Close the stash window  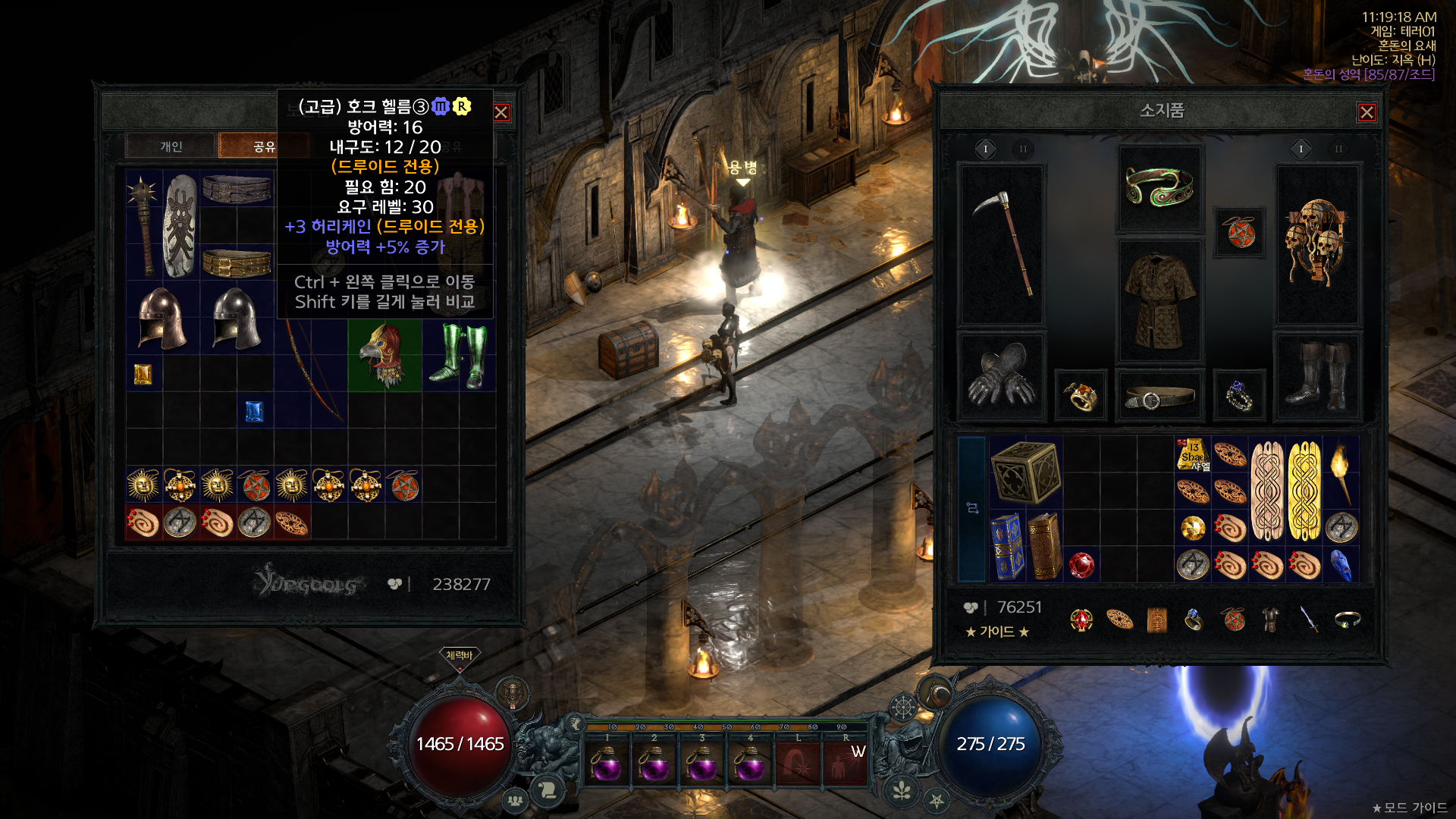coord(501,112)
